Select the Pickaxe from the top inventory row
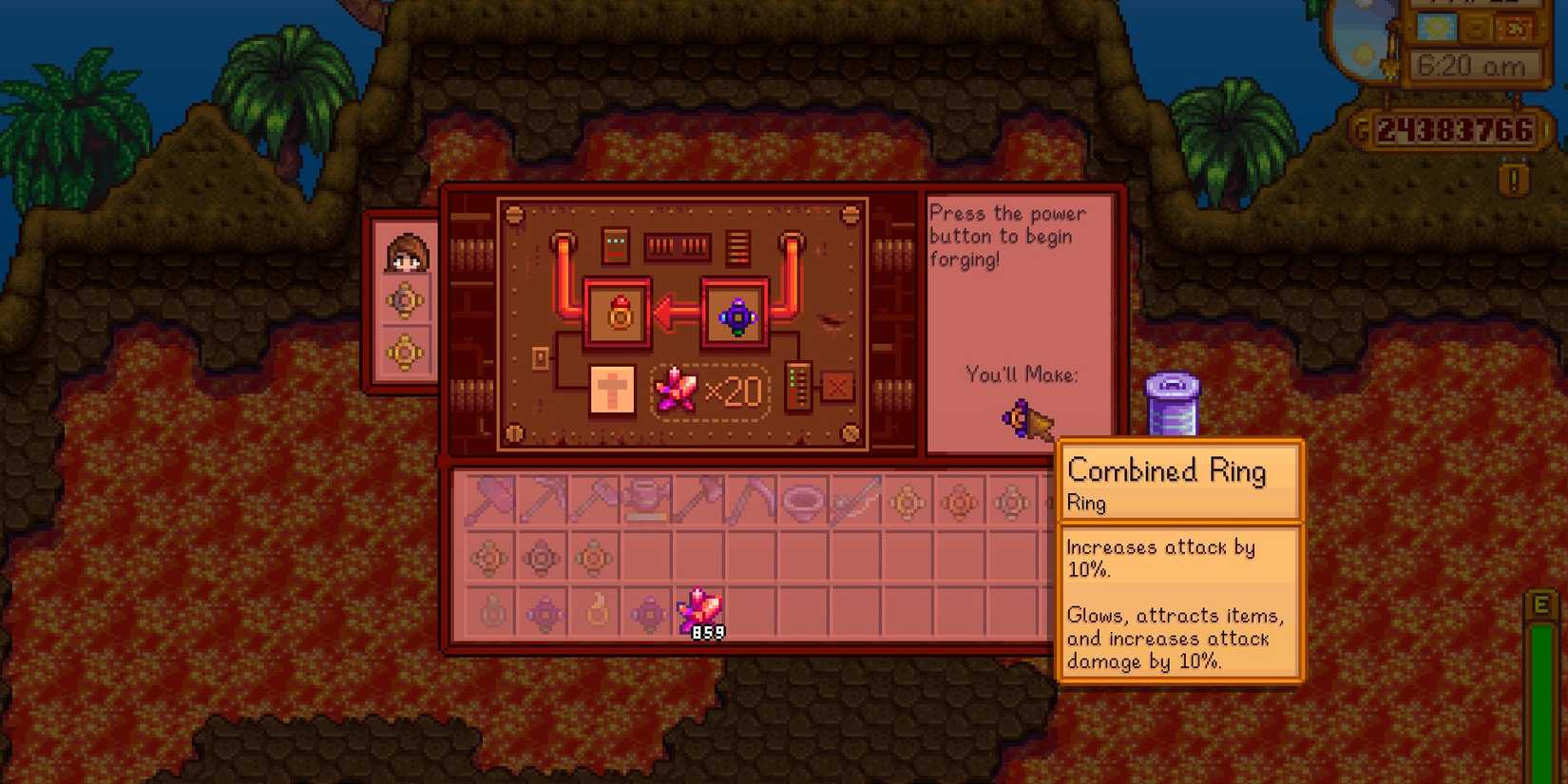1568x784 pixels. coord(544,501)
